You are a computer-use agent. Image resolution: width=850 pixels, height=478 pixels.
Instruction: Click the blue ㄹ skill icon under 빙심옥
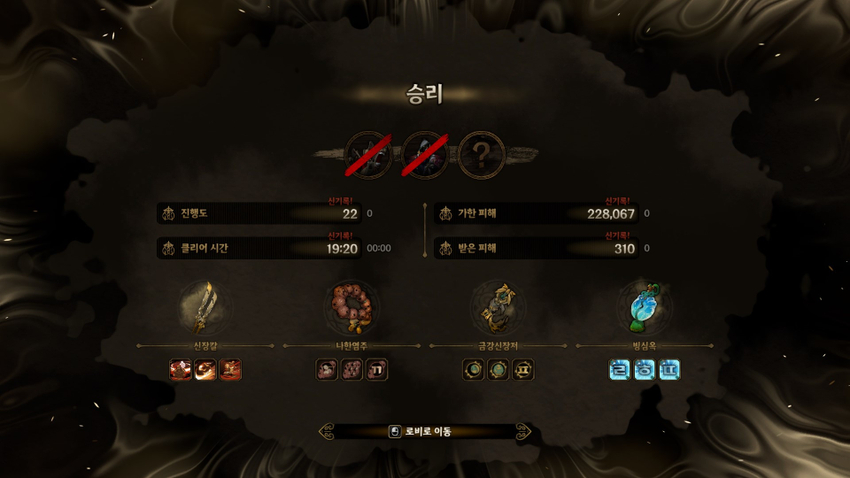(x=620, y=370)
